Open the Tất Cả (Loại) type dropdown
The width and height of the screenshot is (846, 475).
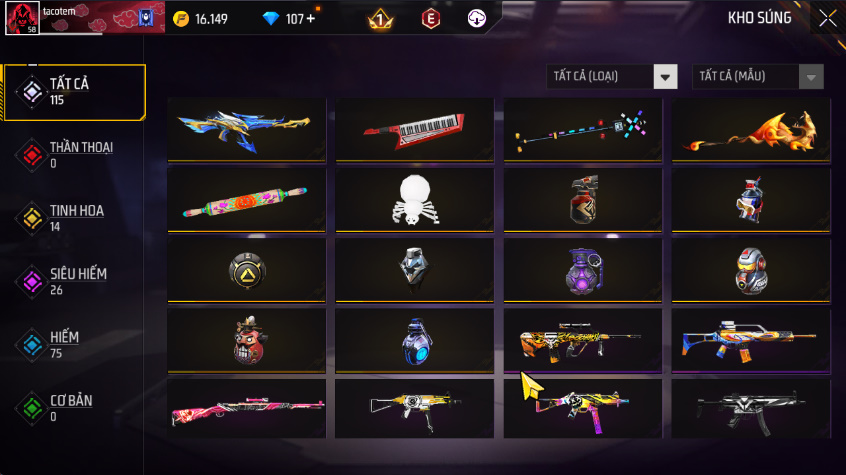[x=612, y=77]
